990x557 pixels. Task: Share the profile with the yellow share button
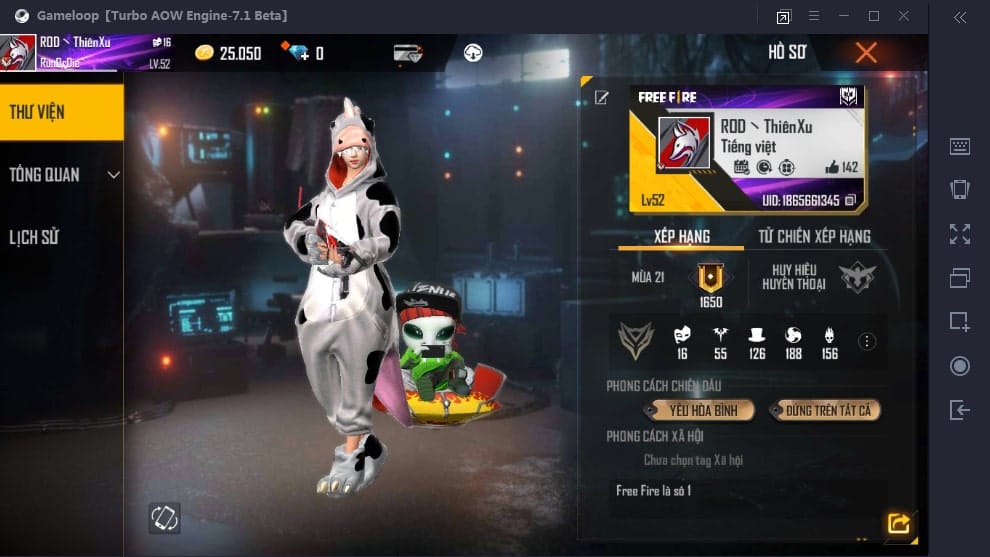coord(898,523)
